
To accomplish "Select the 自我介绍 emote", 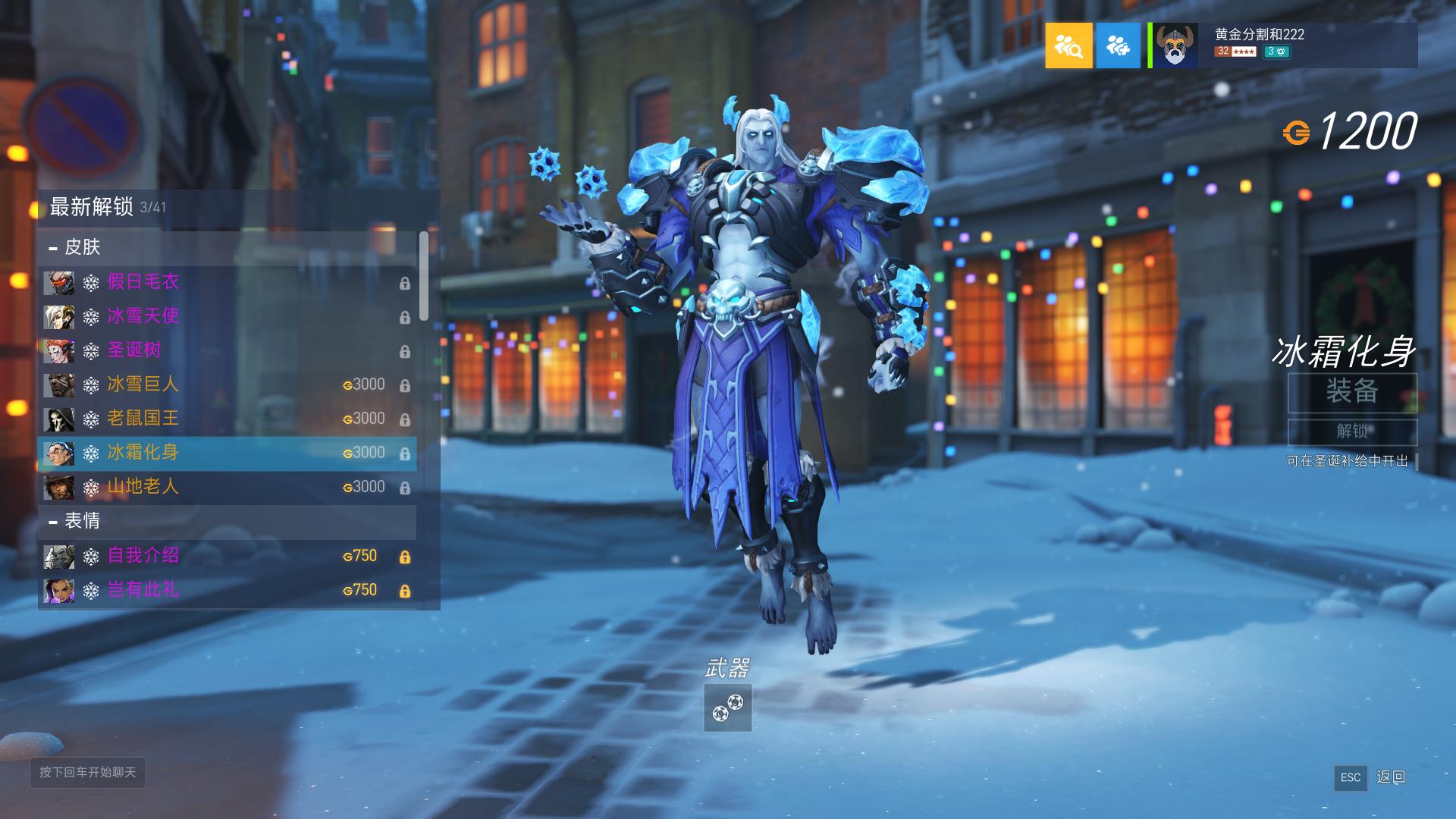I will coord(226,556).
